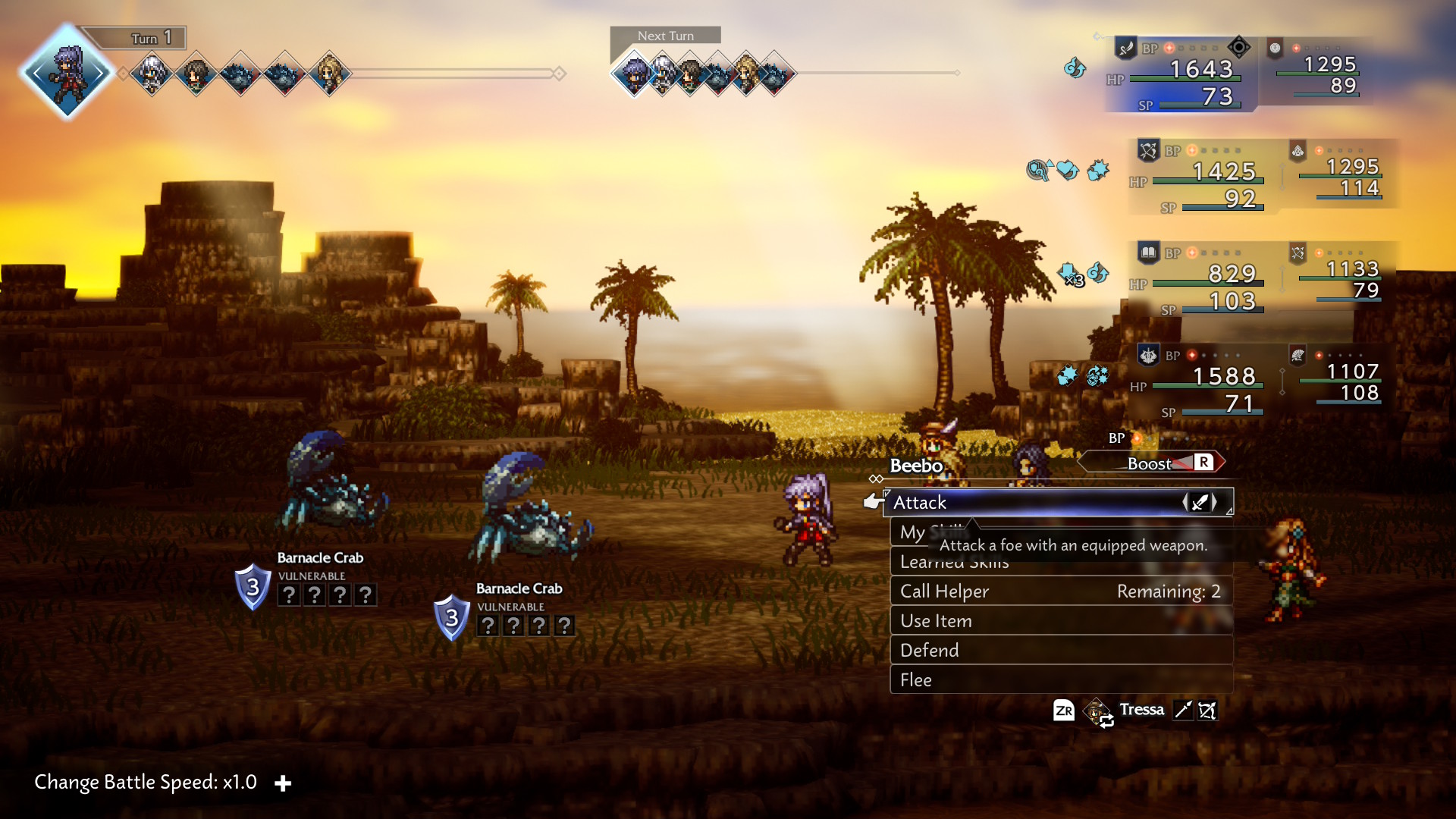
Task: Click the SP gauge under Beebo's 1643 HP
Action: [x=1200, y=105]
